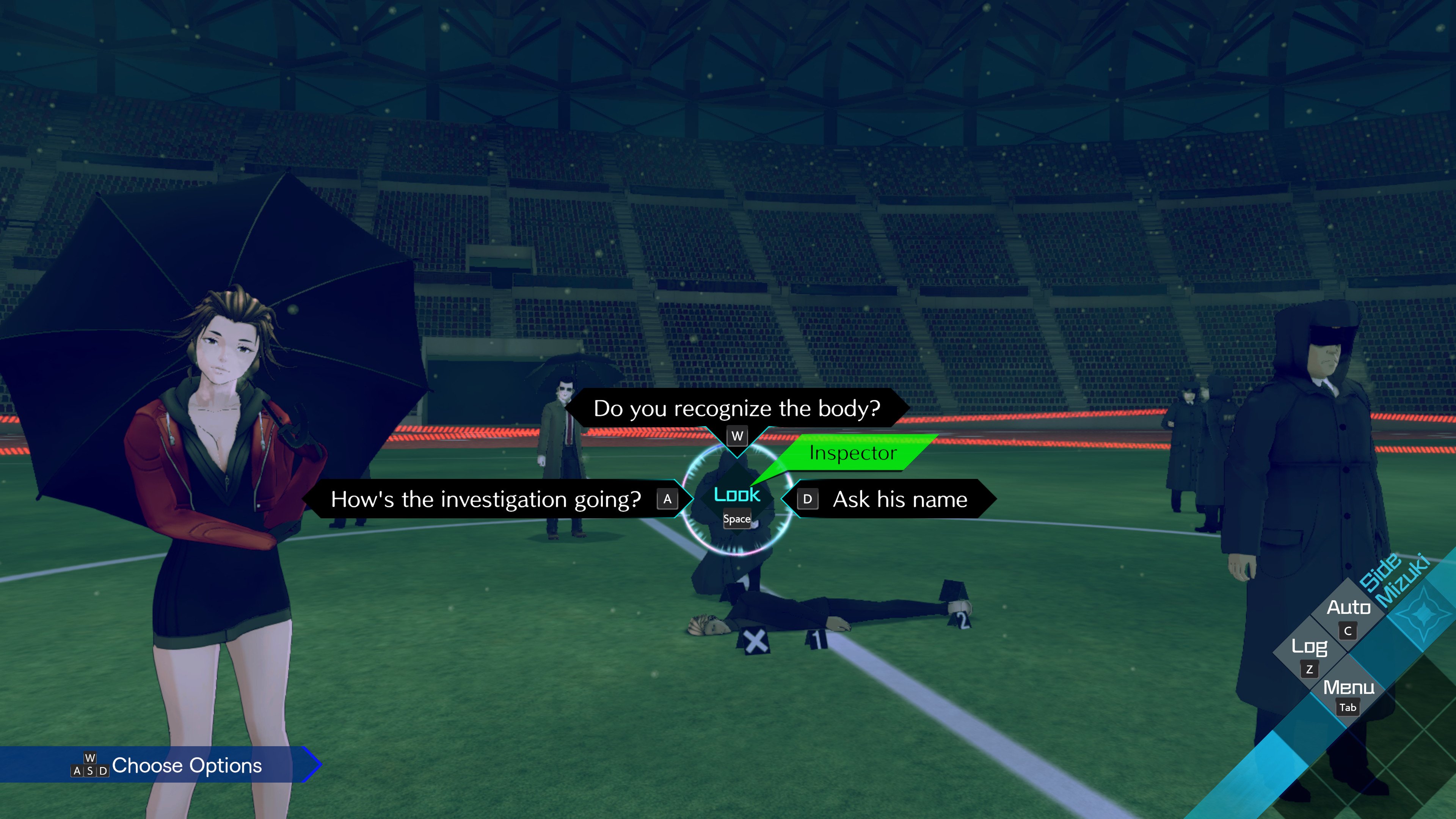Enable the Look action on the selection wheel
The width and height of the screenshot is (1456, 819).
736,495
